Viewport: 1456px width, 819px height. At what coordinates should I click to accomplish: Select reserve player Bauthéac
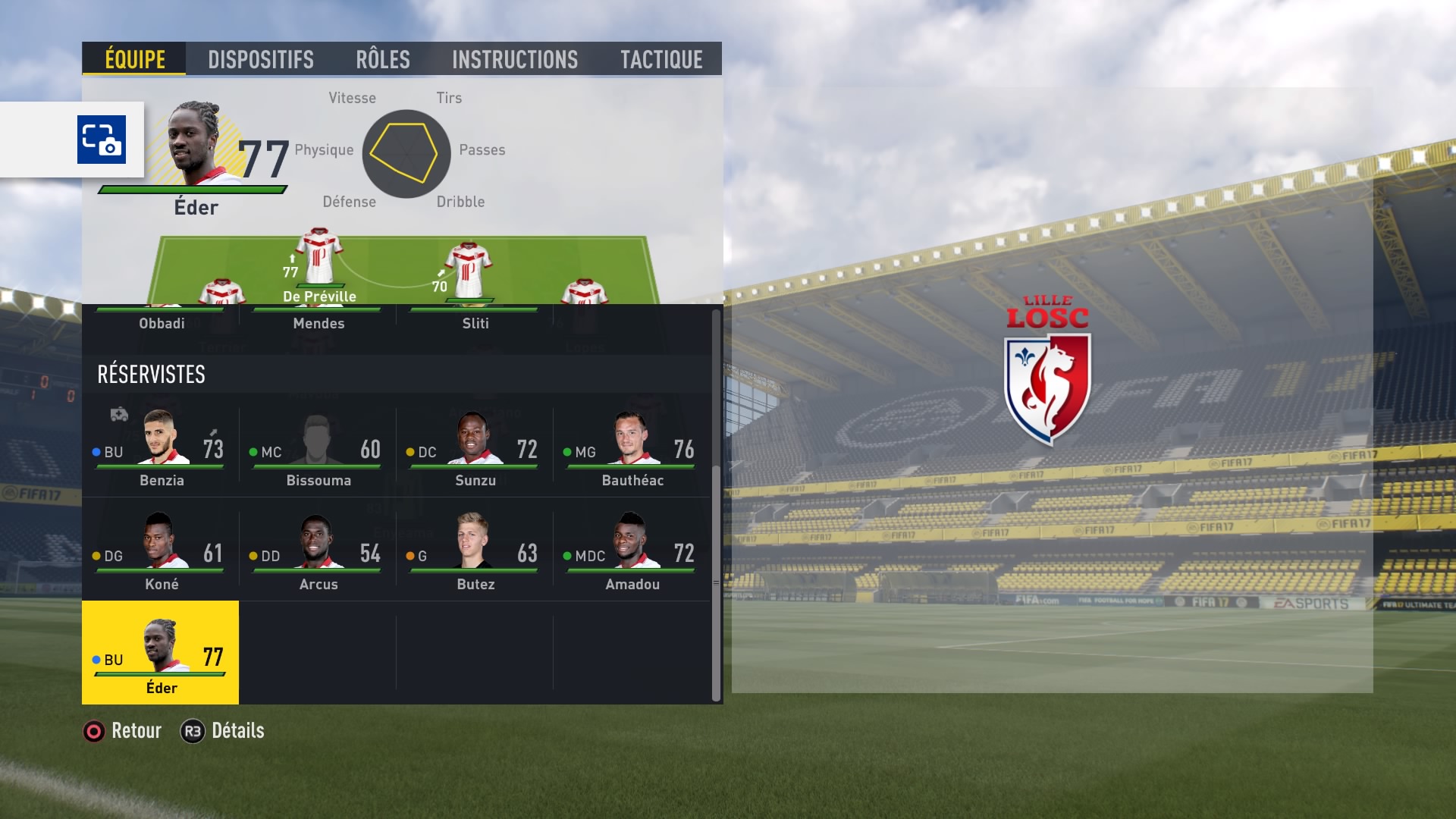(x=632, y=449)
